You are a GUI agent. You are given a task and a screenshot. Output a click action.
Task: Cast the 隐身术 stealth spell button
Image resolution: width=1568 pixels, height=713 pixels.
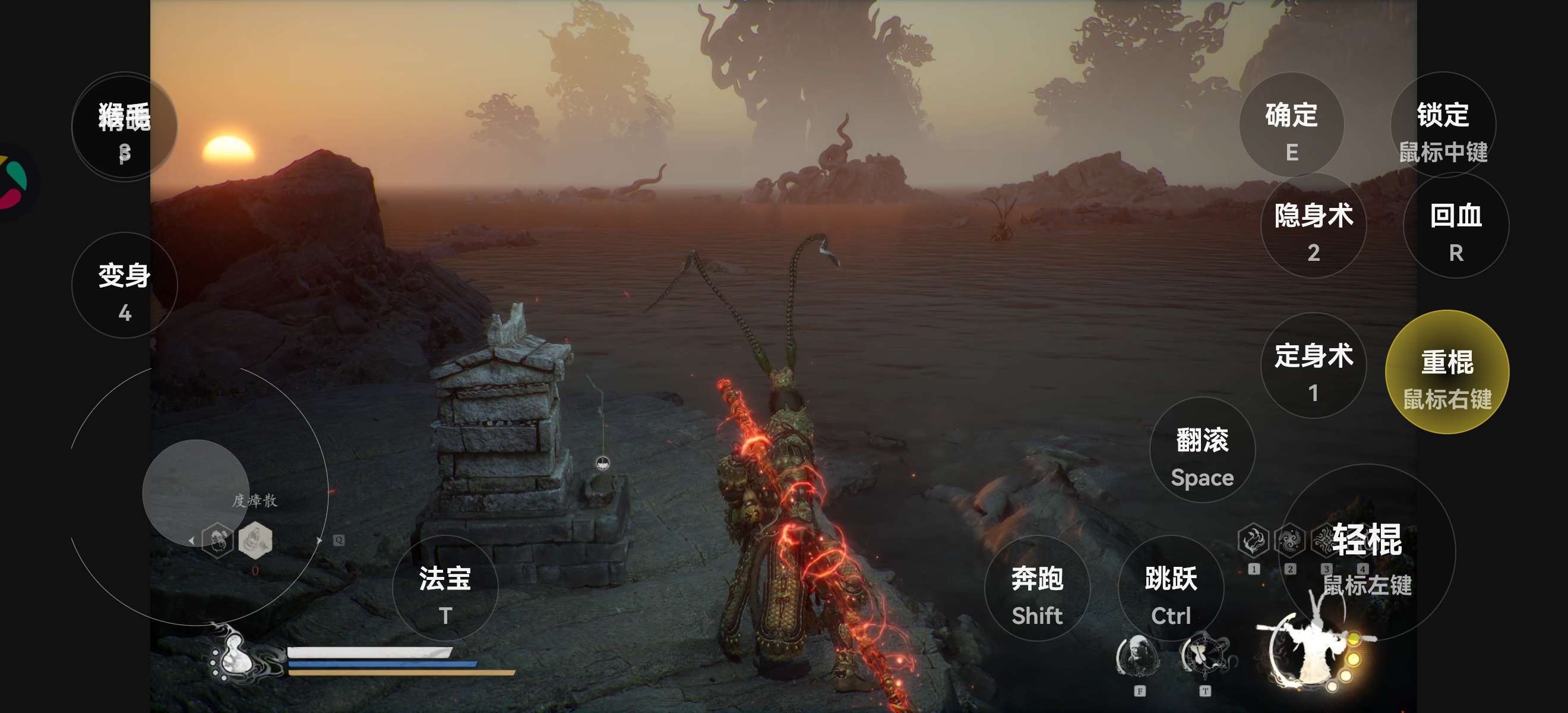tap(1313, 226)
